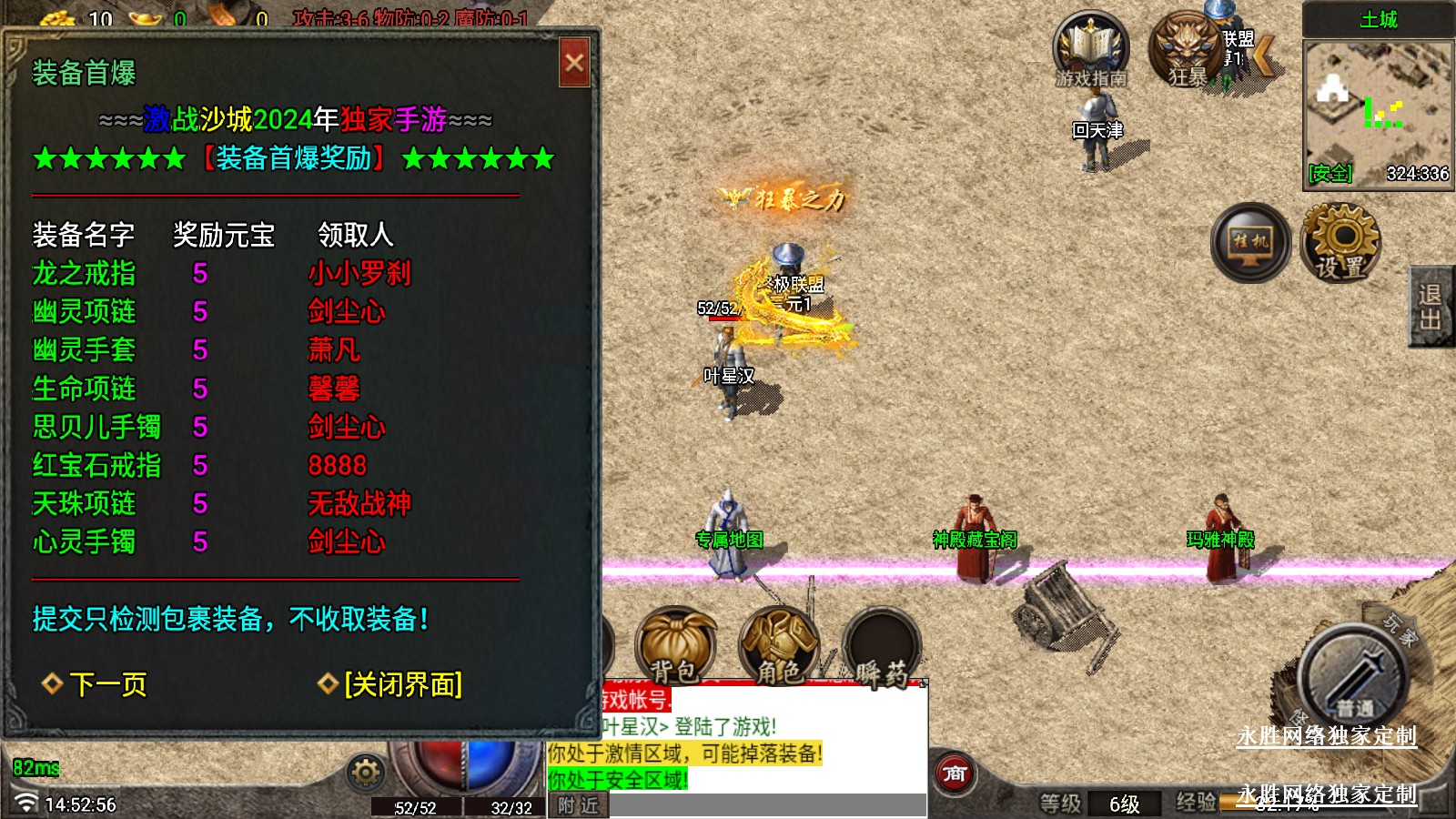
Task: Open the 角色 character sheet
Action: pyautogui.click(x=778, y=646)
